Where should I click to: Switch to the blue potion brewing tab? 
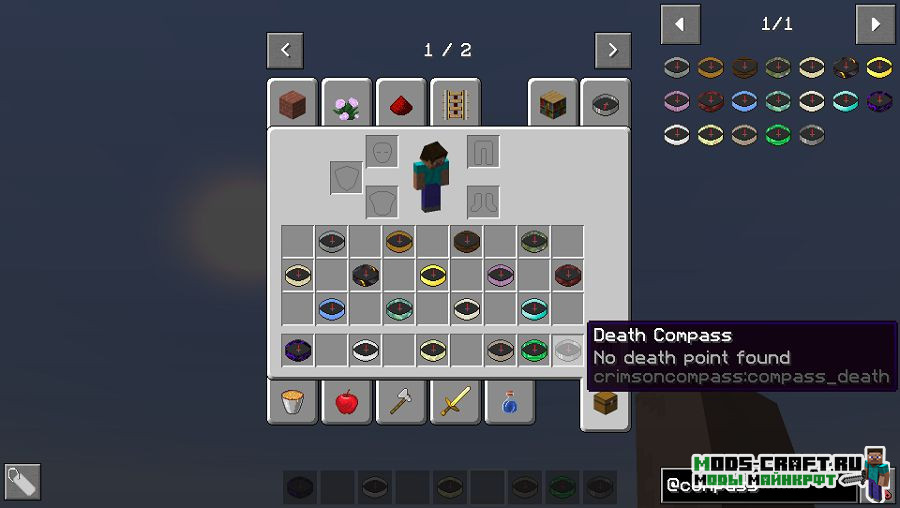coord(509,402)
